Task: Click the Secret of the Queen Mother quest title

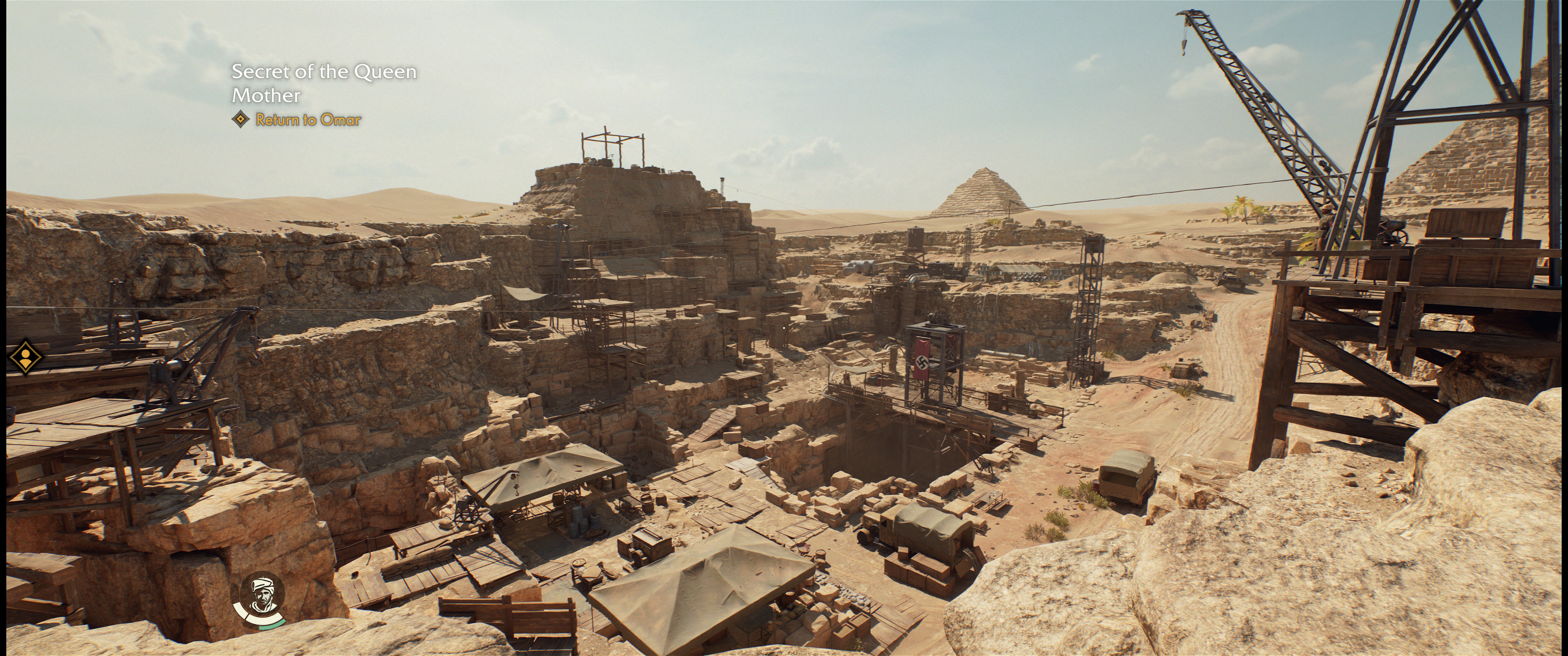Action: click(324, 83)
